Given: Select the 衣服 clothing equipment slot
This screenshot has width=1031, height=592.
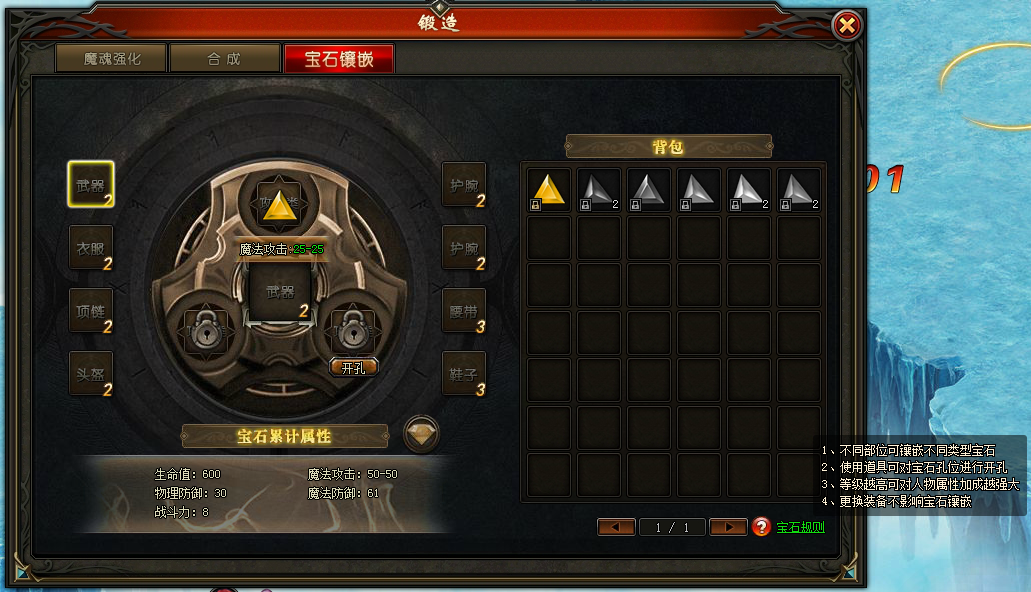Looking at the screenshot, I should pos(91,248).
